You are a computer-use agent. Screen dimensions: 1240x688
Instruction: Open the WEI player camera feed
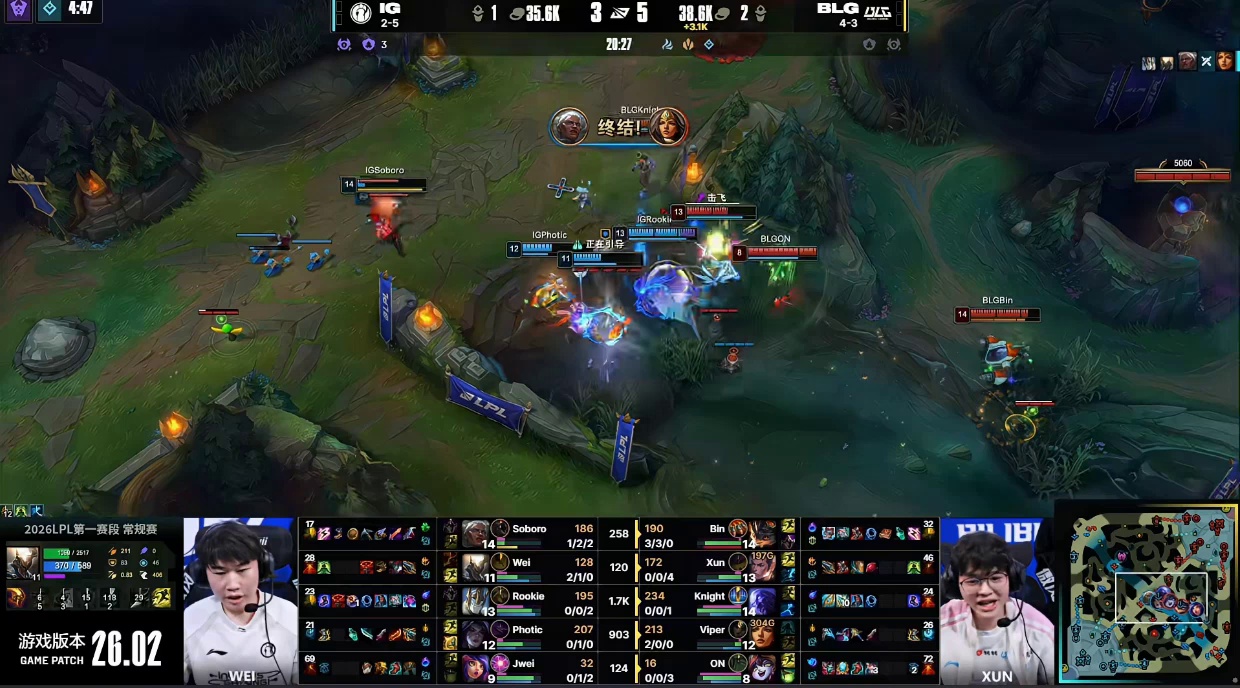click(241, 600)
